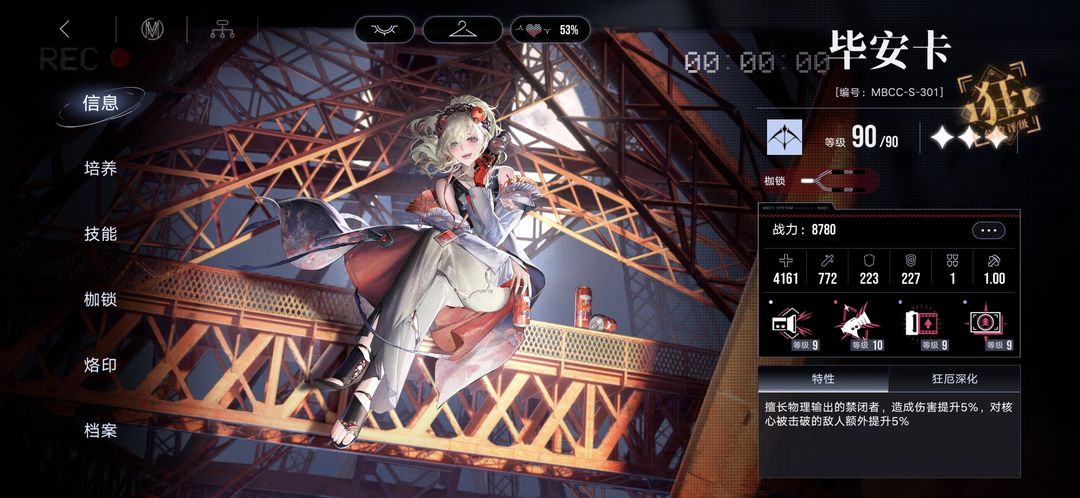Open the 烙印 menu entry
The height and width of the screenshot is (498, 1080).
tap(100, 365)
